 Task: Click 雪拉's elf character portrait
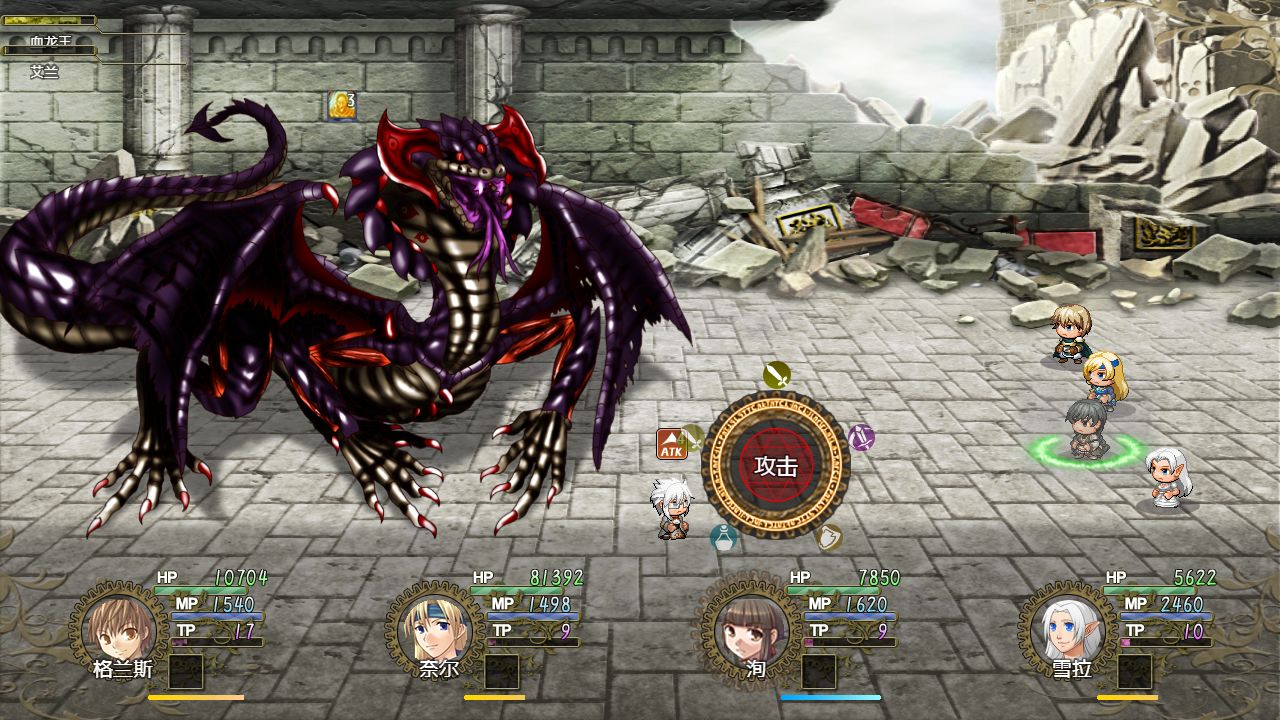click(1066, 628)
